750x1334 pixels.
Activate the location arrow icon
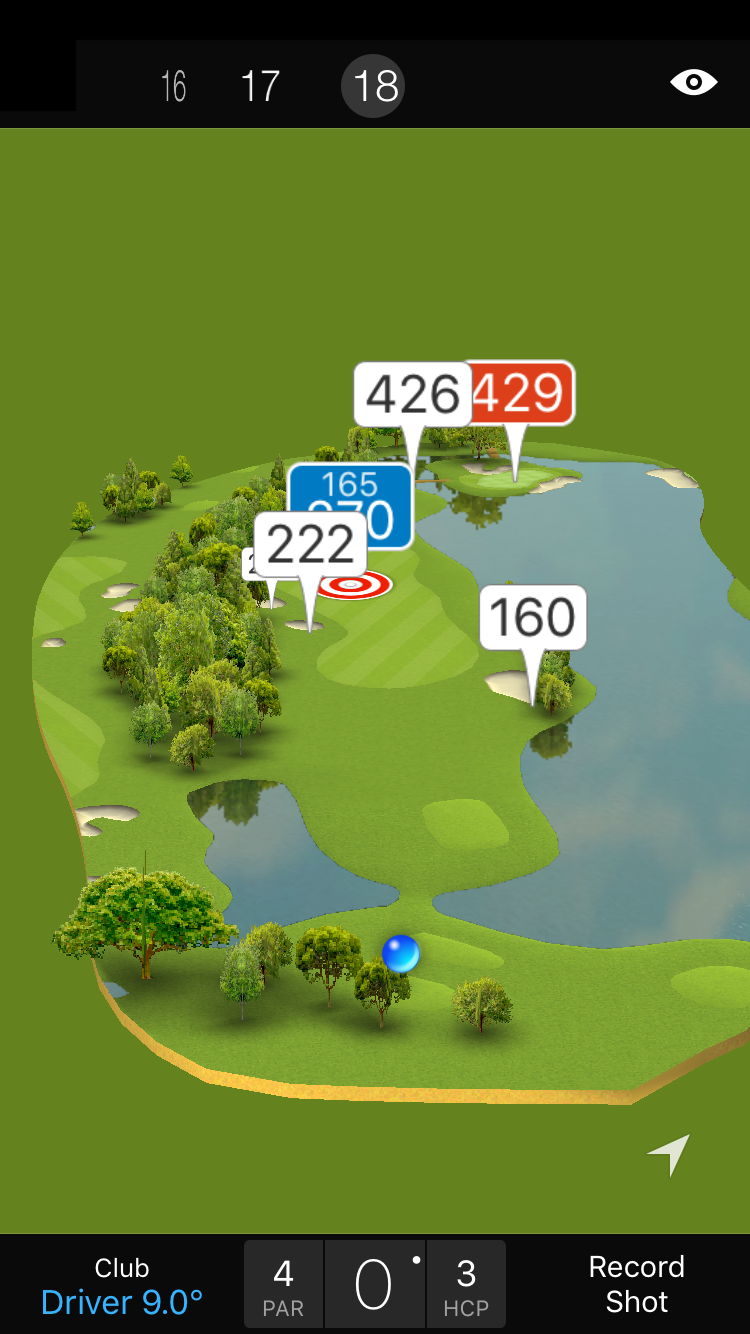pyautogui.click(x=669, y=1154)
